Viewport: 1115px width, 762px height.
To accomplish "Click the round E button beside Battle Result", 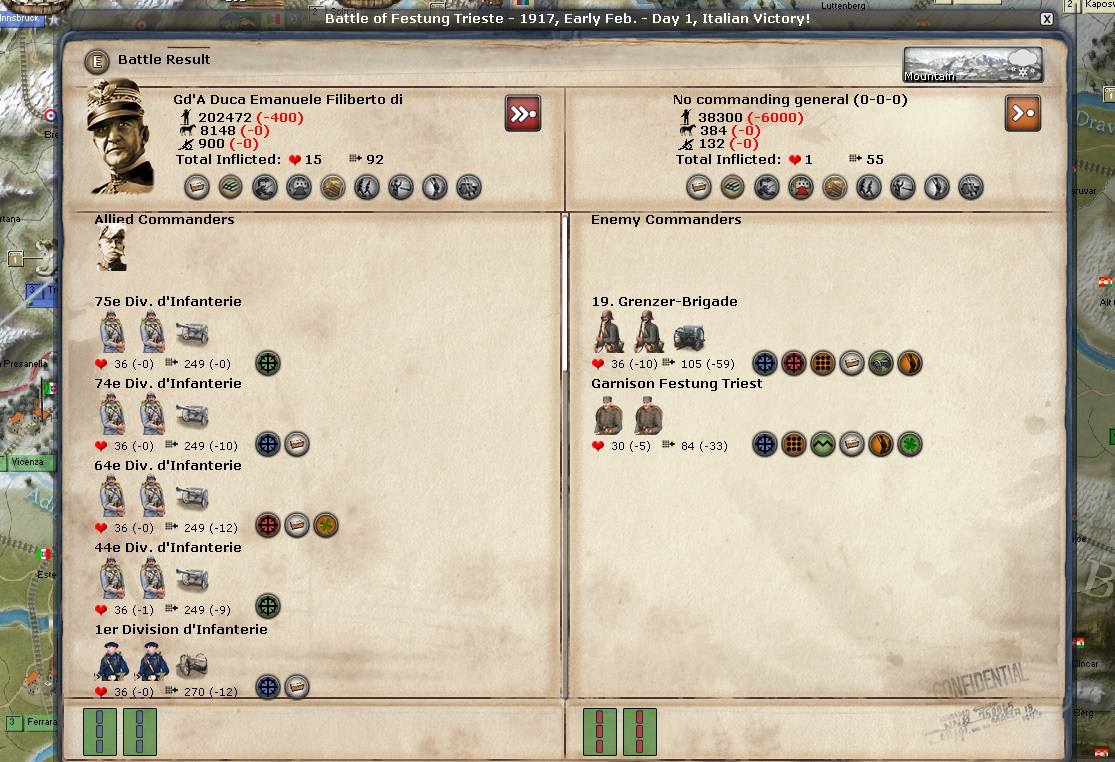I will click(96, 60).
